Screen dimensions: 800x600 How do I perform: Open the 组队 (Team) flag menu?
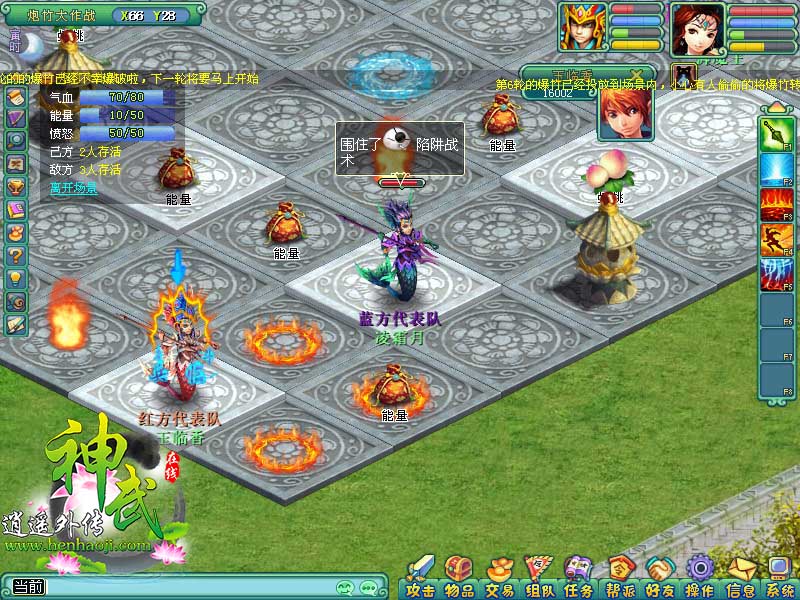[x=539, y=575]
